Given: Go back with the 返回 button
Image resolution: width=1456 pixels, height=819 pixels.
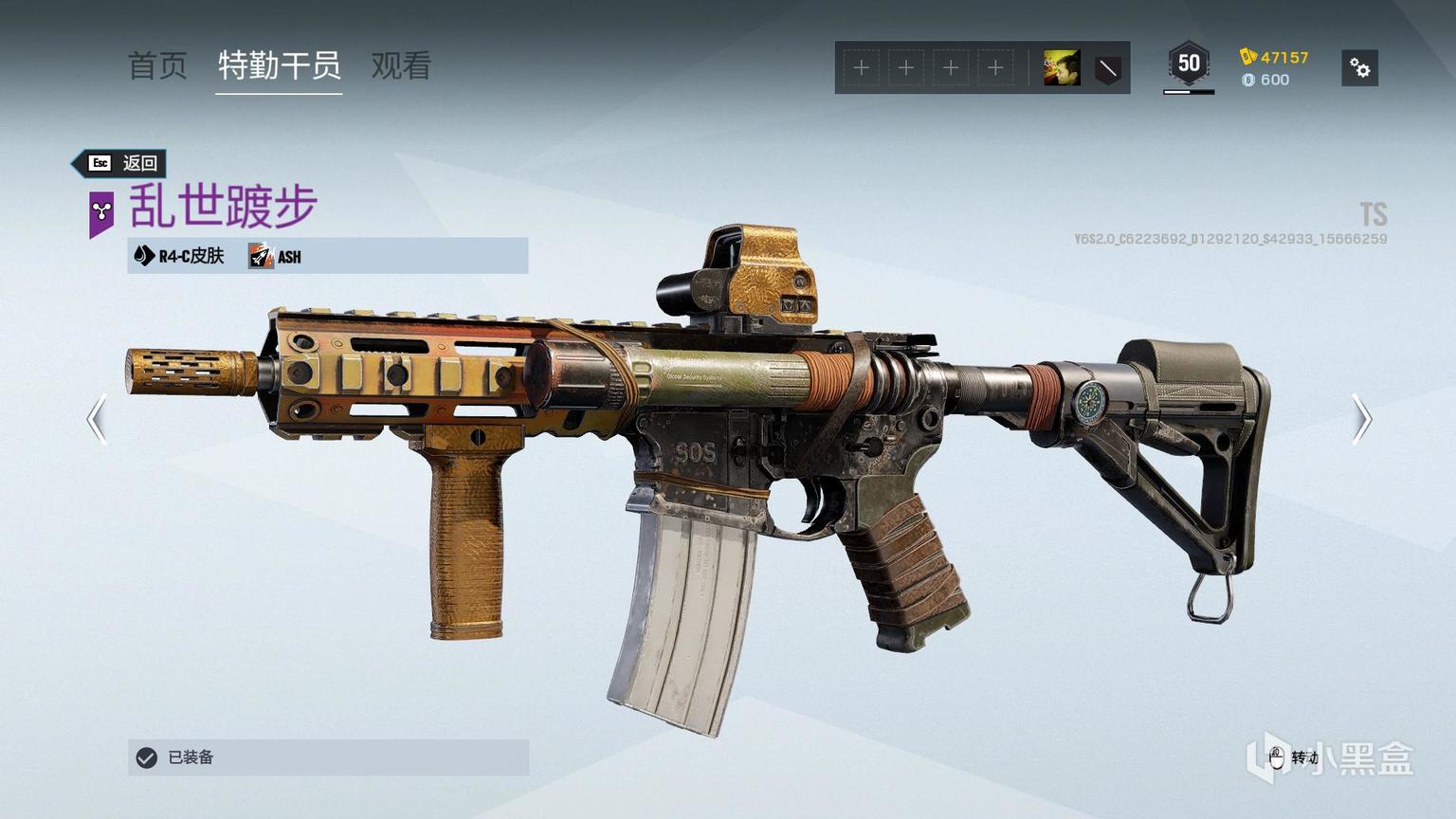Looking at the screenshot, I should pos(121,163).
